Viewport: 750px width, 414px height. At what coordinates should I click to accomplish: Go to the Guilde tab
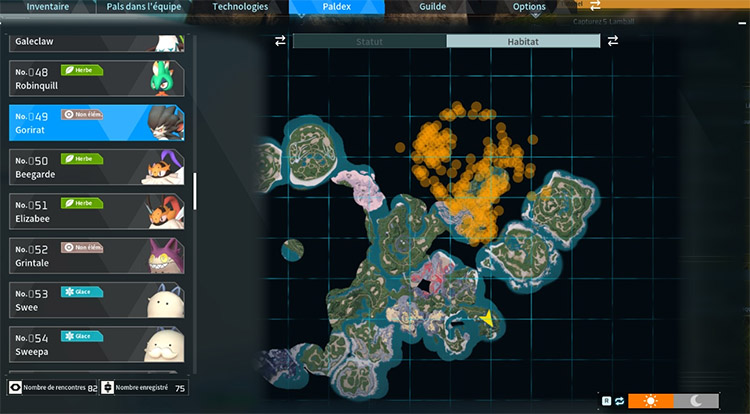click(433, 7)
